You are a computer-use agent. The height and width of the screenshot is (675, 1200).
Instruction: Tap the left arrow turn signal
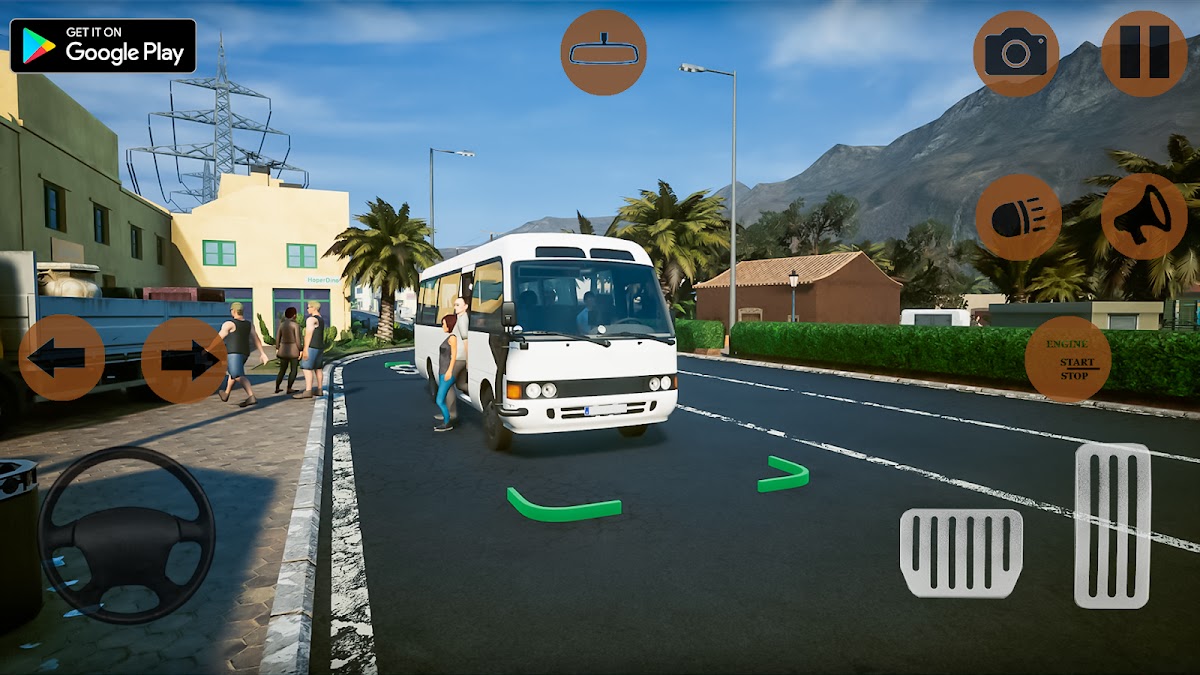click(61, 358)
